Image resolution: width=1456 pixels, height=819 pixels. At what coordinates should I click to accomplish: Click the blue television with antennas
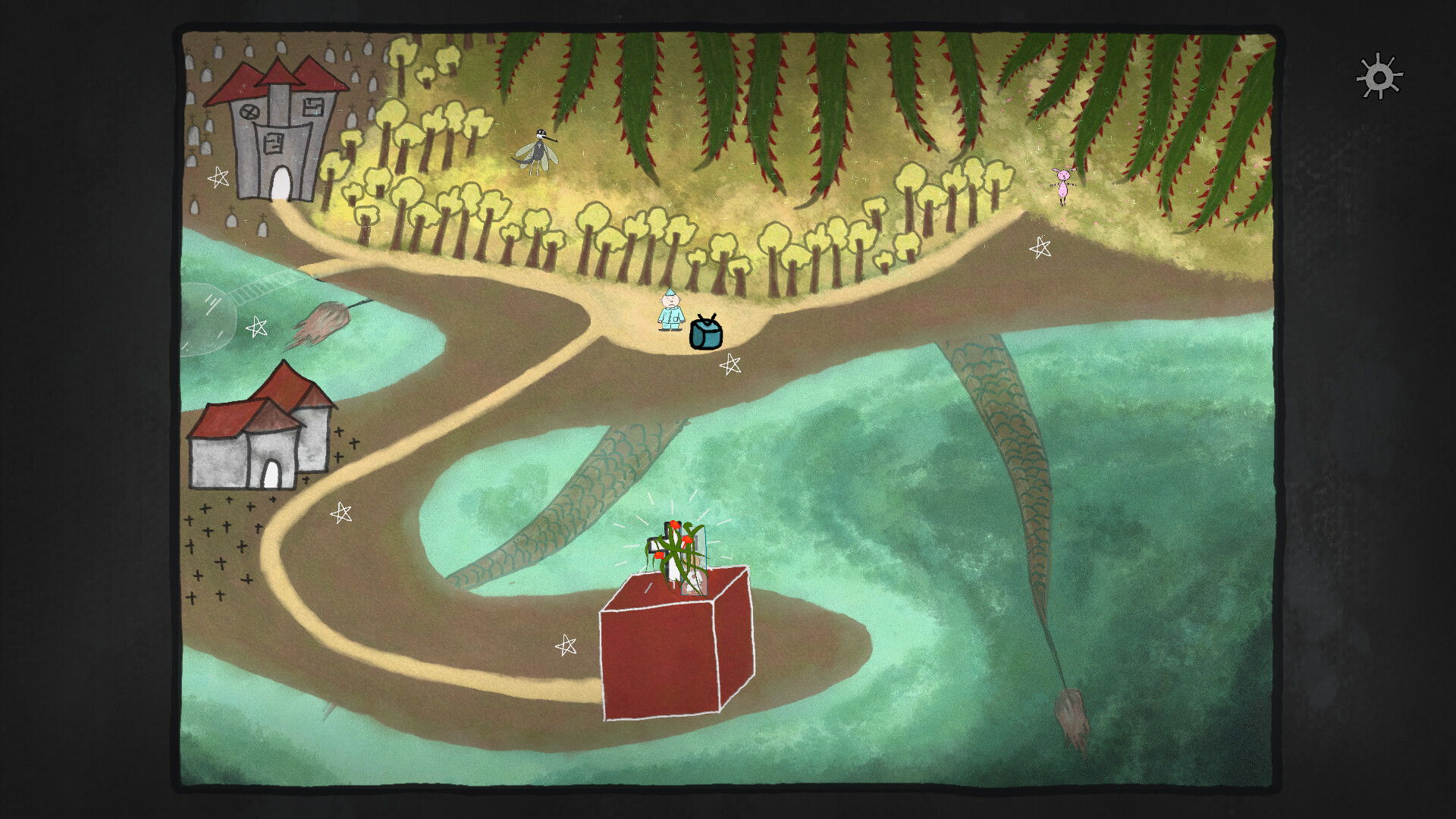click(705, 334)
